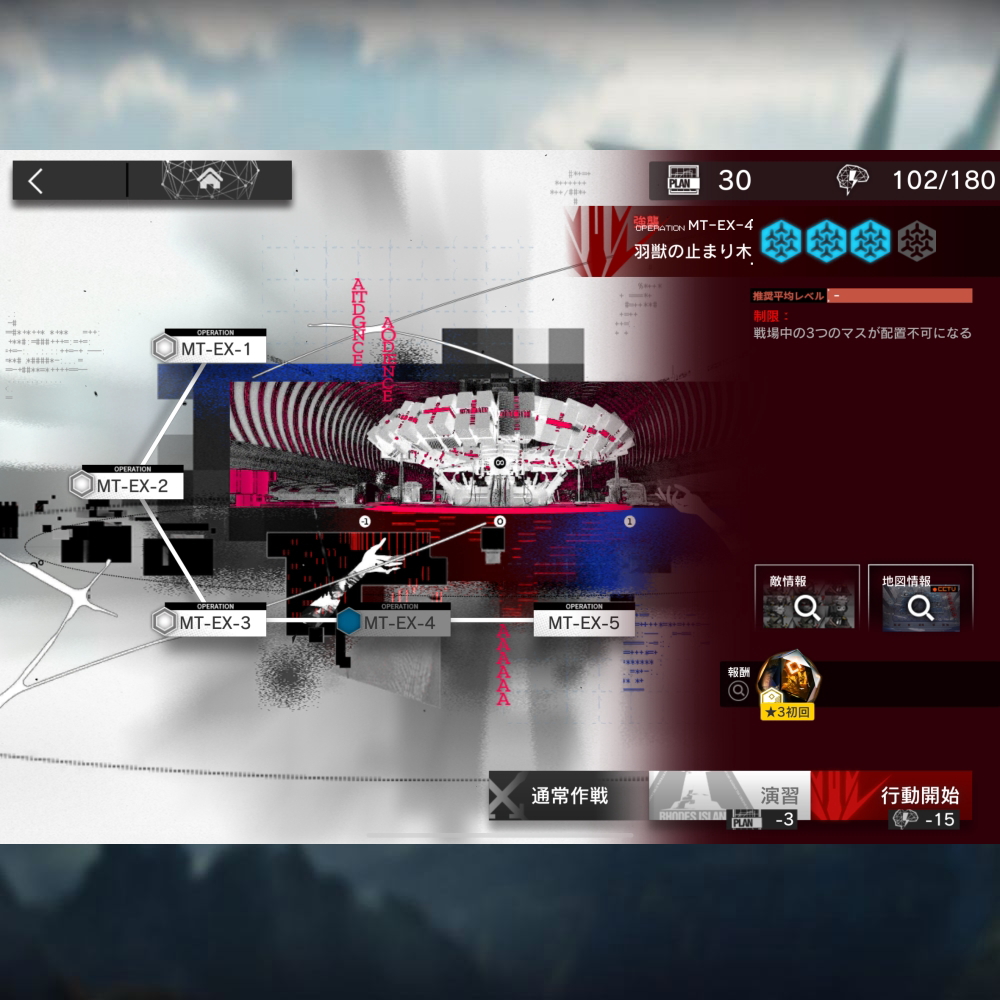
Task: Return to the home menu
Action: [210, 181]
